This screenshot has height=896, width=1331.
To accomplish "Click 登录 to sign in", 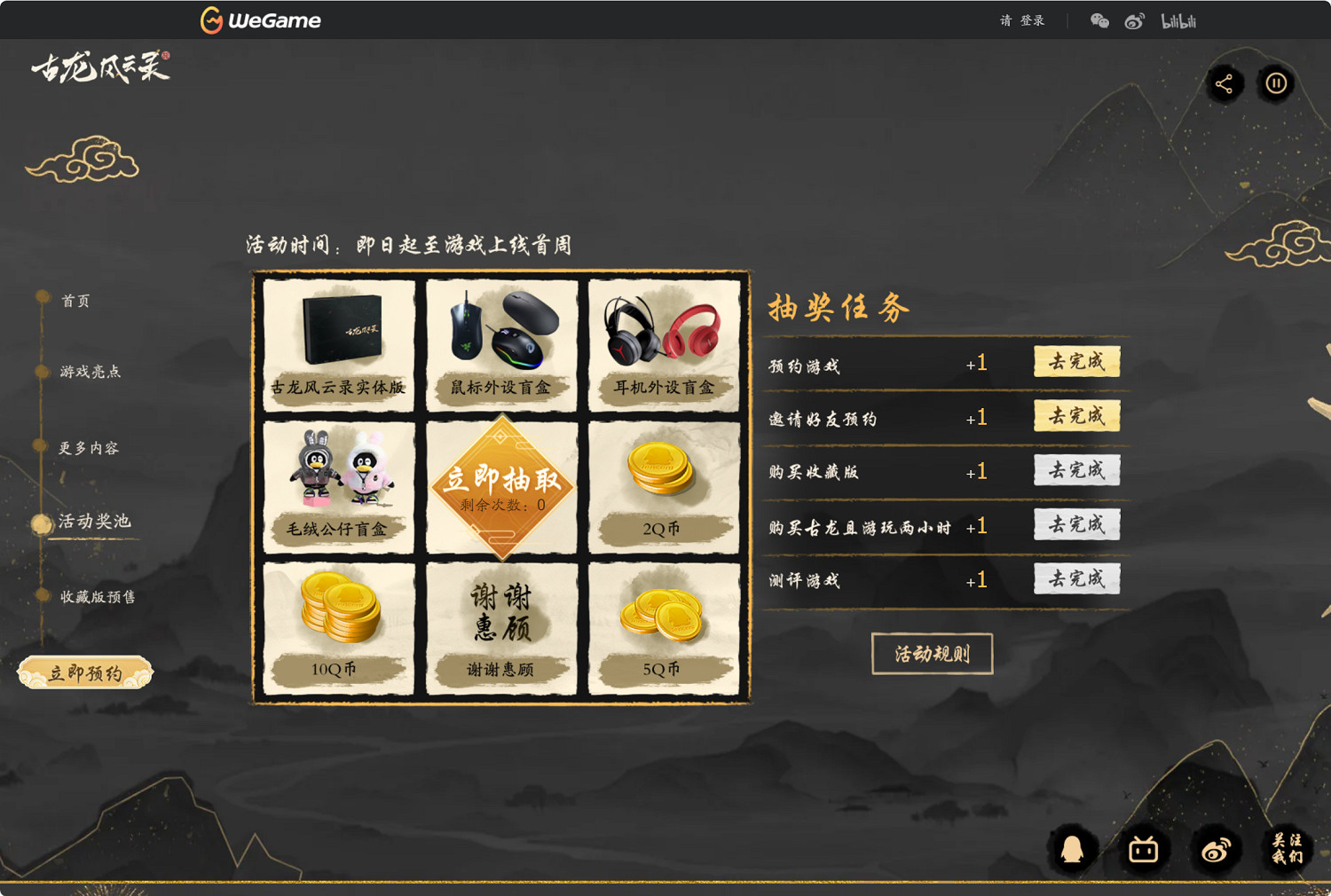I will coord(1034,20).
